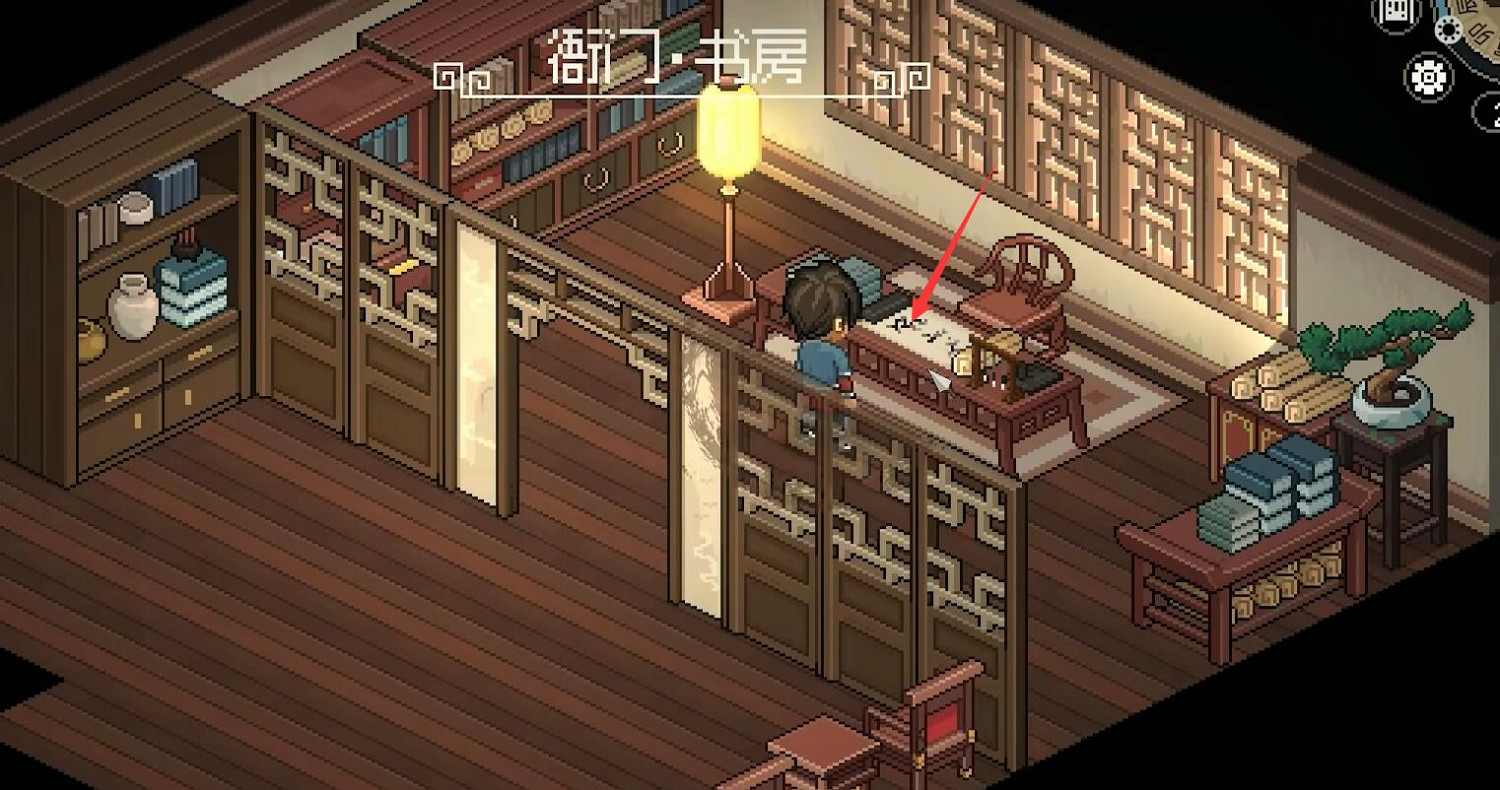The width and height of the screenshot is (1500, 790).
Task: Click the lattice window wall behind the desk
Action: click(1080, 130)
